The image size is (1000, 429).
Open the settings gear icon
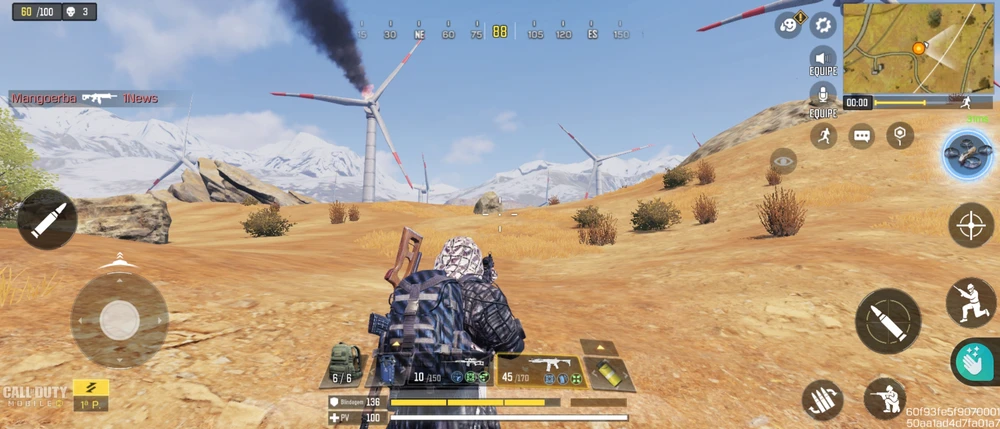pos(824,25)
